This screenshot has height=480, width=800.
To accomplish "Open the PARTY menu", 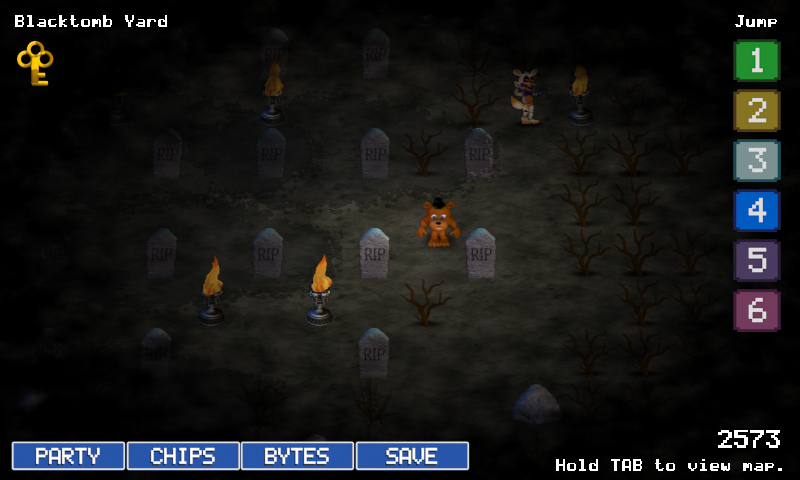I will pyautogui.click(x=68, y=456).
